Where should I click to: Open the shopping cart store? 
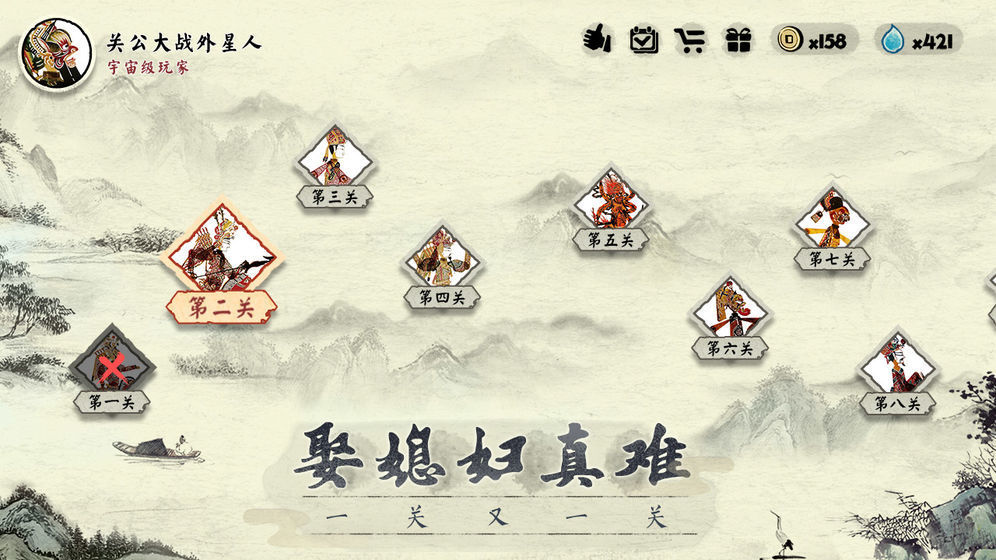coord(690,40)
